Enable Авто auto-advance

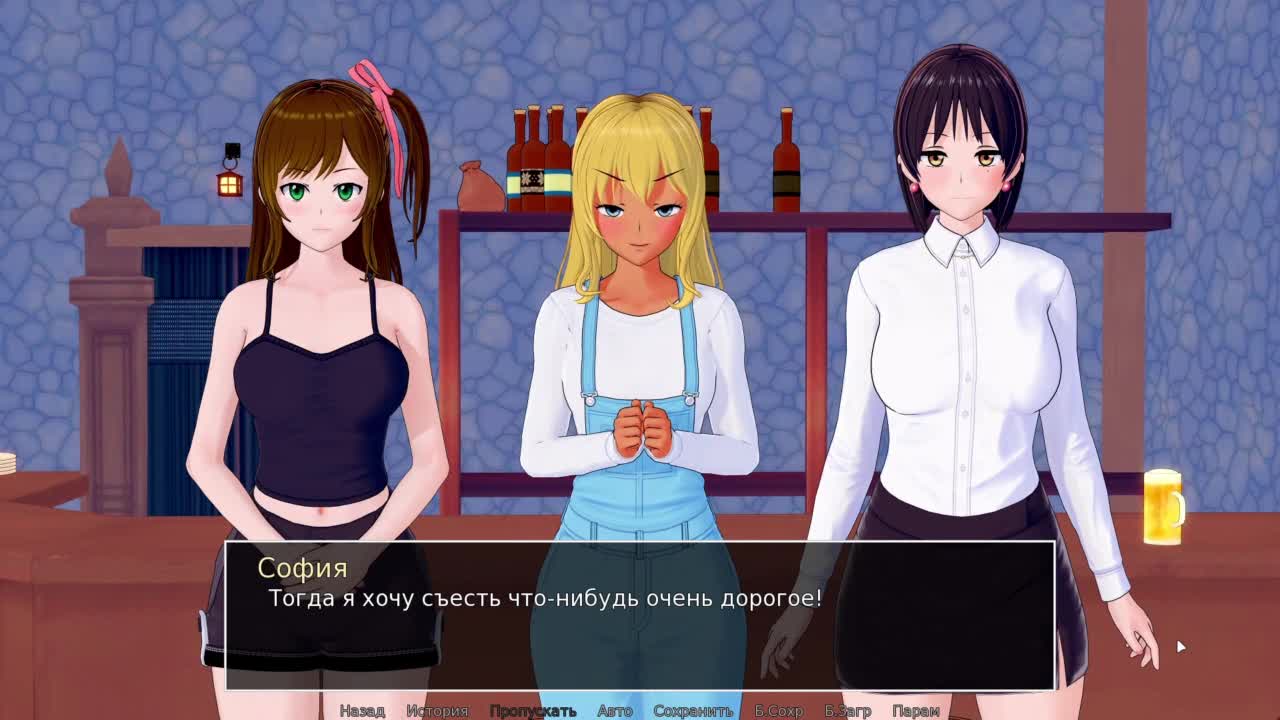(x=614, y=711)
